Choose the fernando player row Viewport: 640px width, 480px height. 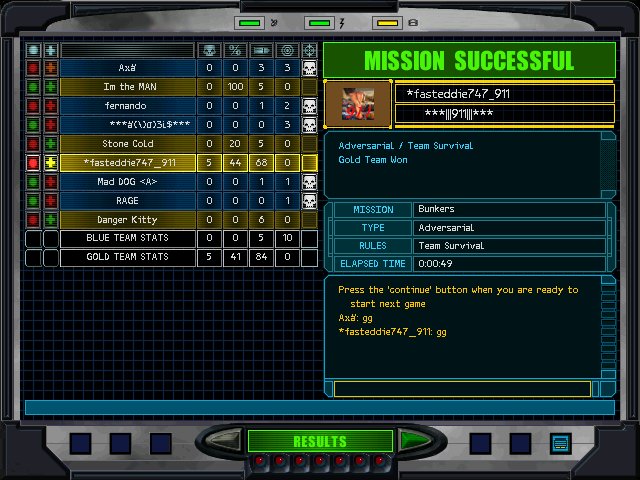(127, 106)
